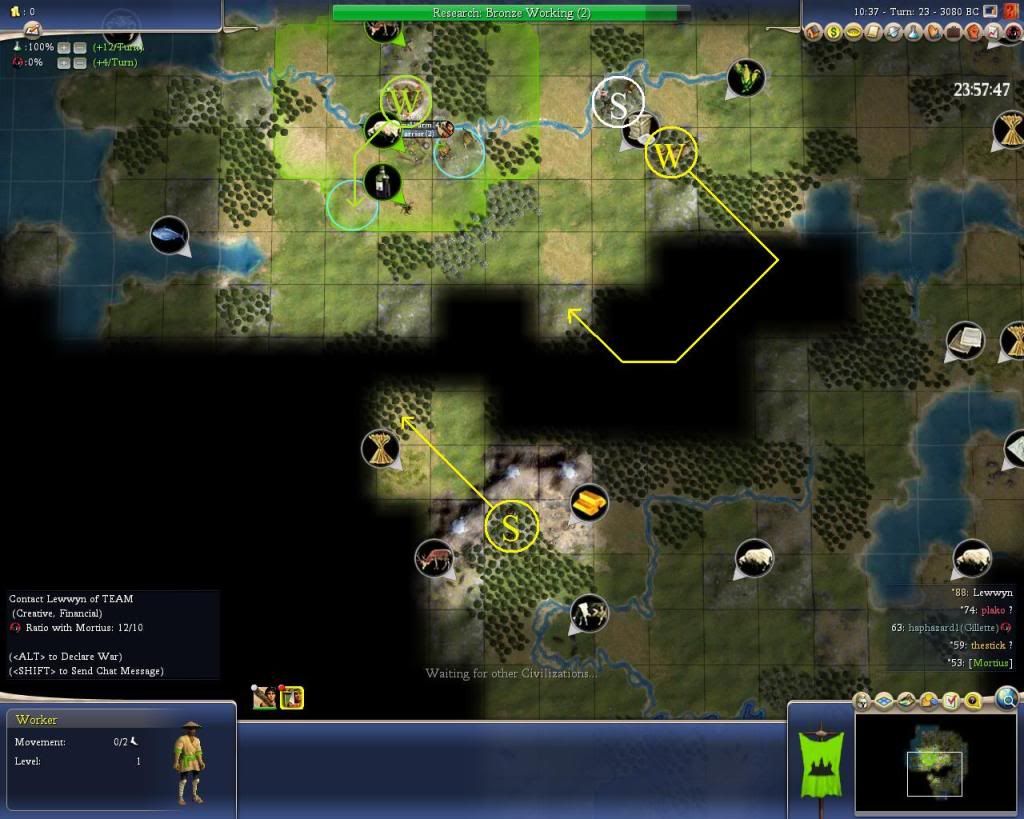The height and width of the screenshot is (819, 1024).
Task: Increase the research rate with plus
Action: click(x=64, y=47)
